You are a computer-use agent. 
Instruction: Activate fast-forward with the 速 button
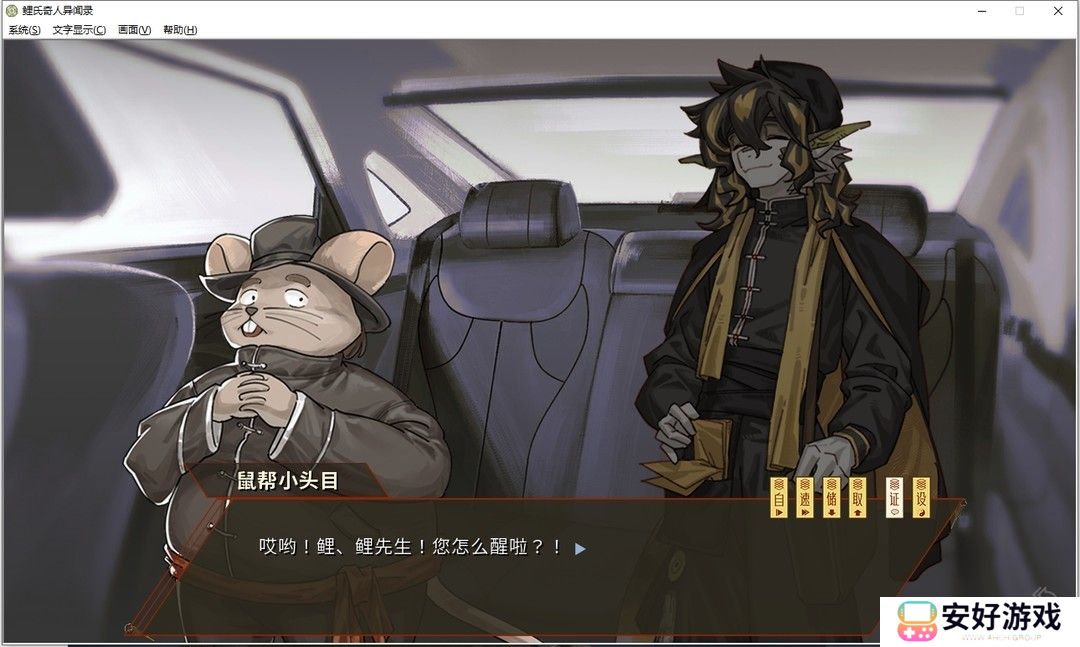coord(805,497)
